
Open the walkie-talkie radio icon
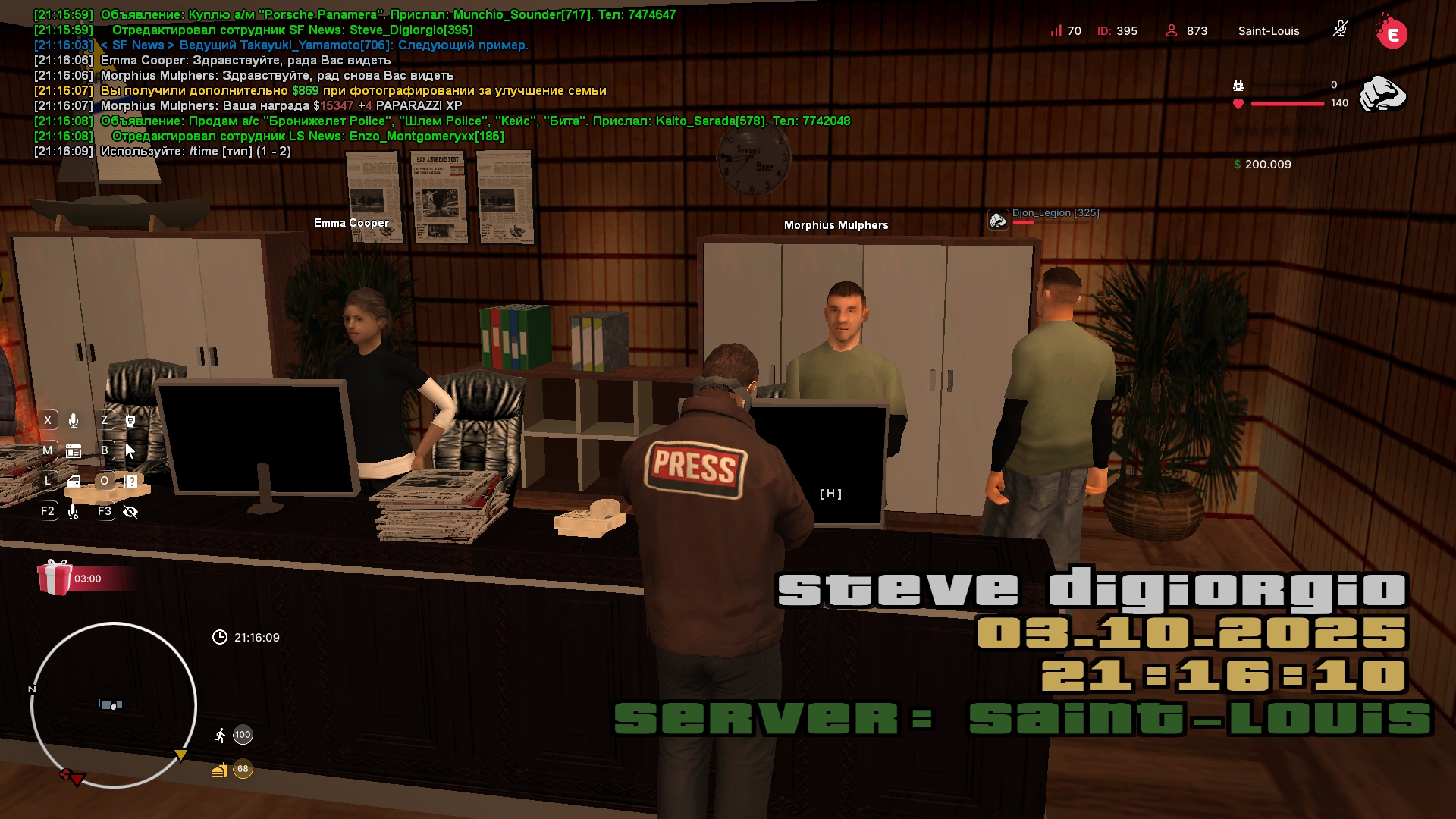tap(130, 421)
